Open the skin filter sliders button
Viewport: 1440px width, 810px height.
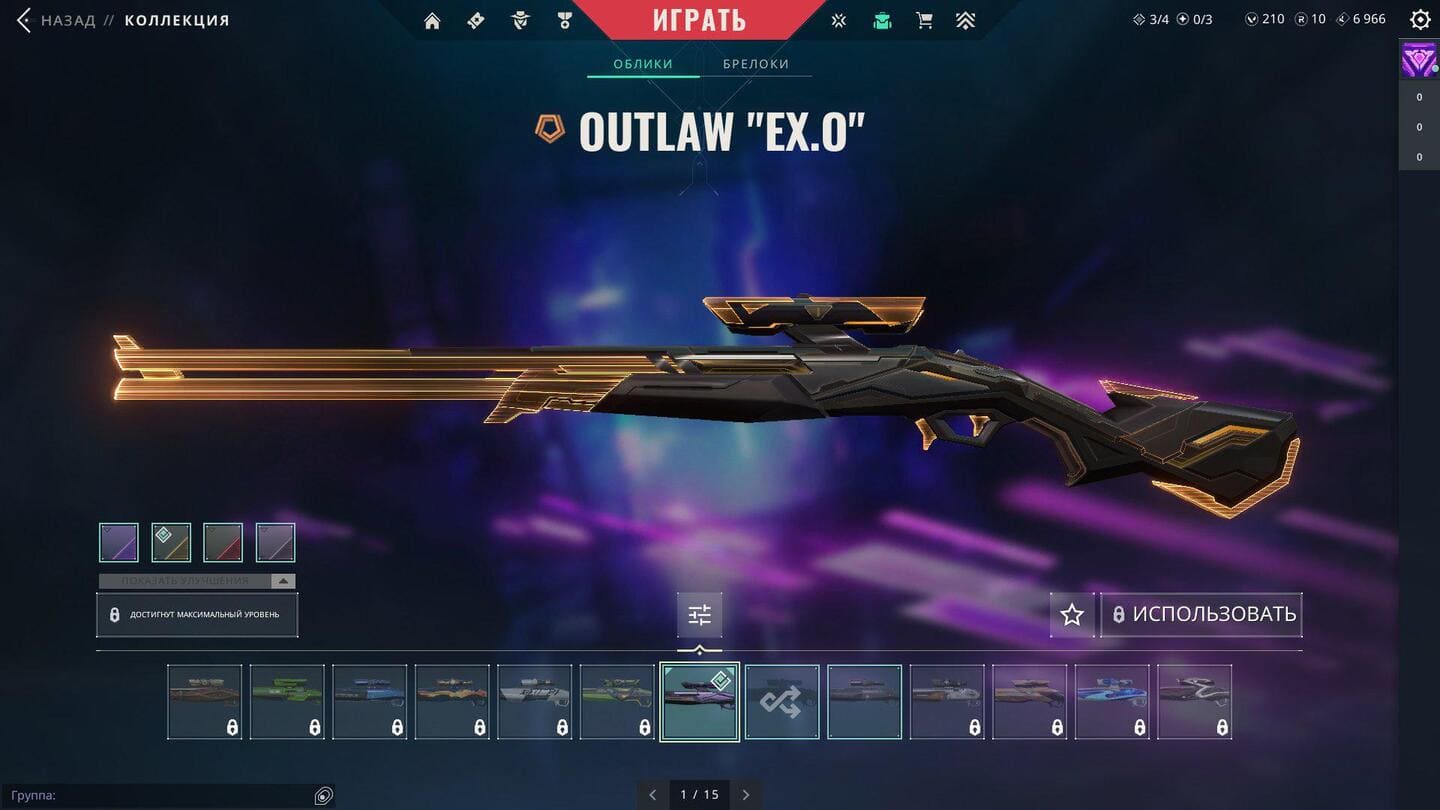tap(699, 615)
